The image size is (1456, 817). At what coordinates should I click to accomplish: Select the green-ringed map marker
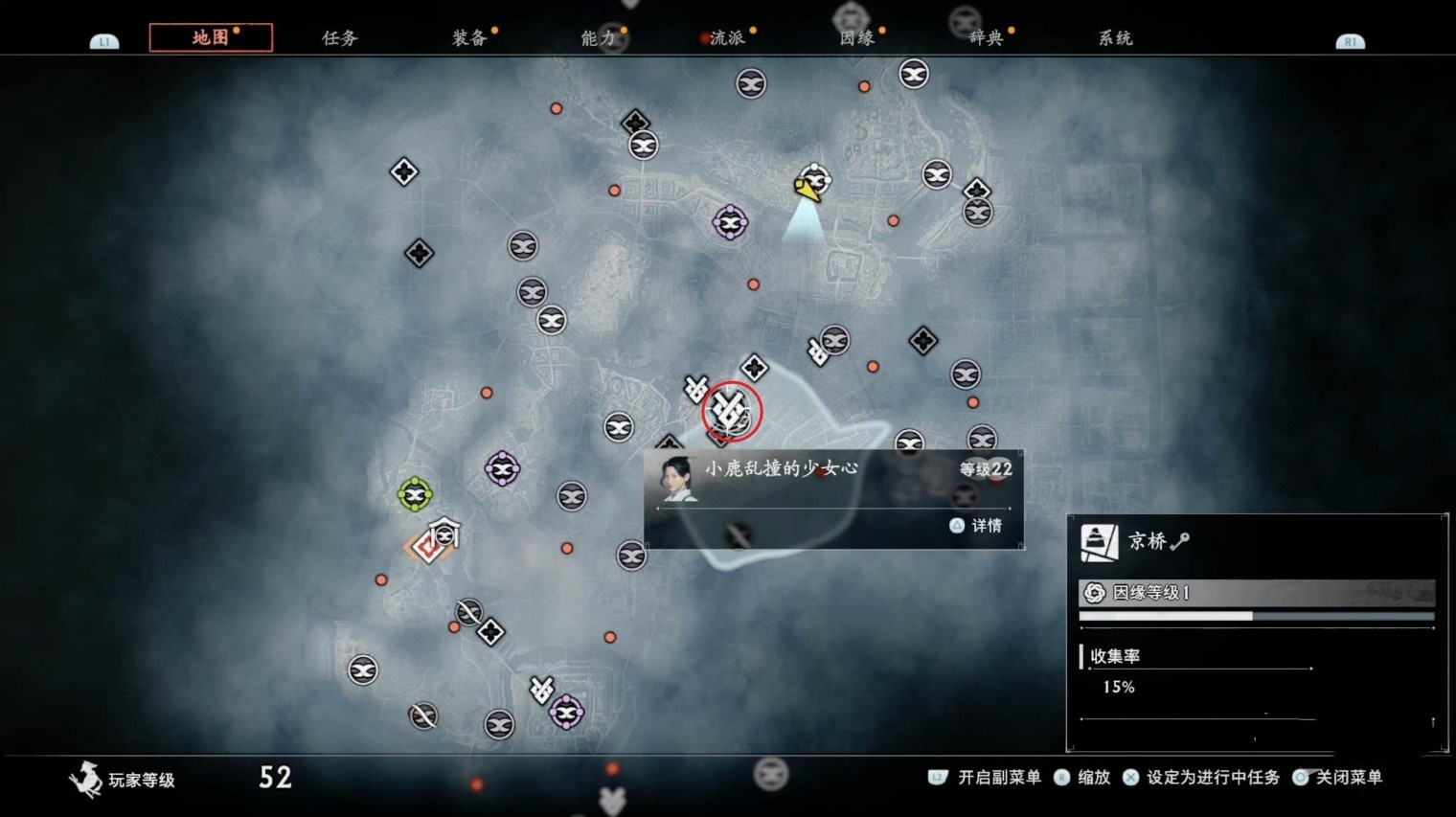click(415, 494)
